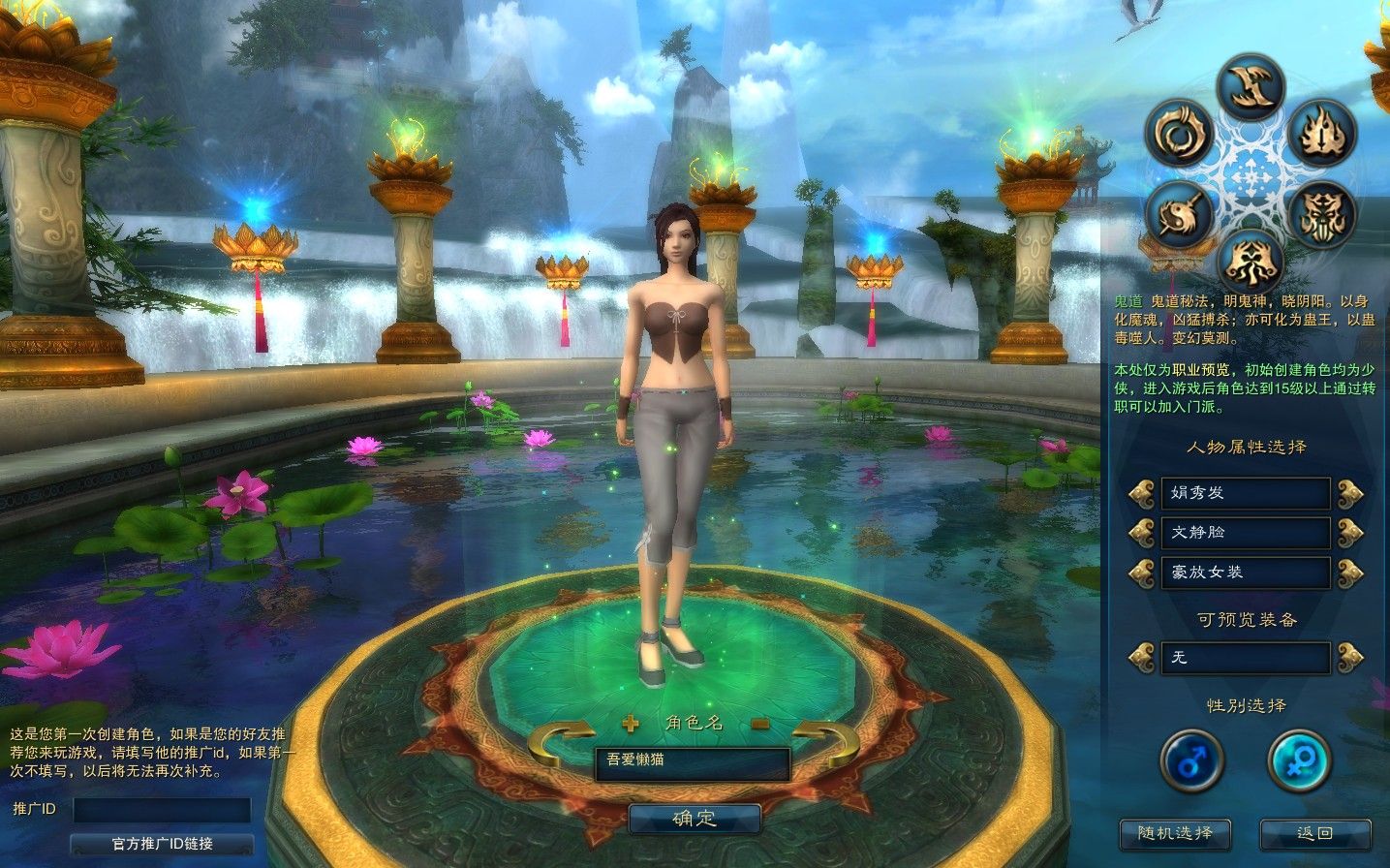The width and height of the screenshot is (1390, 868).
Task: Select the 推广ID input box
Action: click(x=162, y=810)
